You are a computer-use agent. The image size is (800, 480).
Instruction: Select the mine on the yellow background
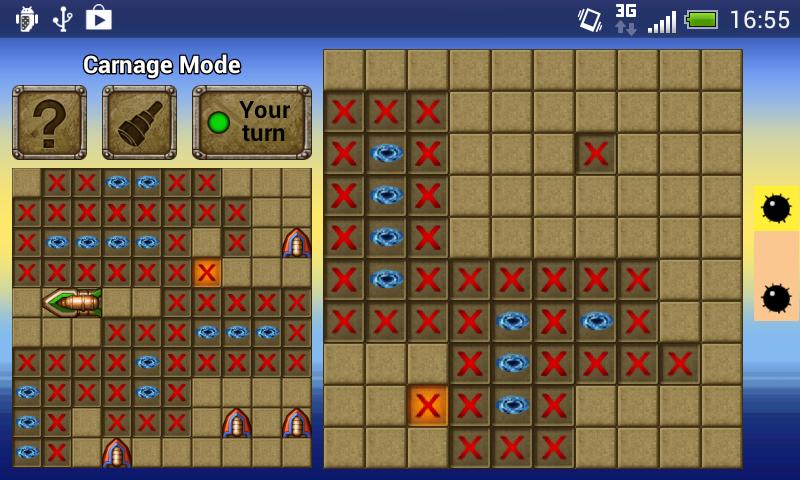(x=776, y=208)
